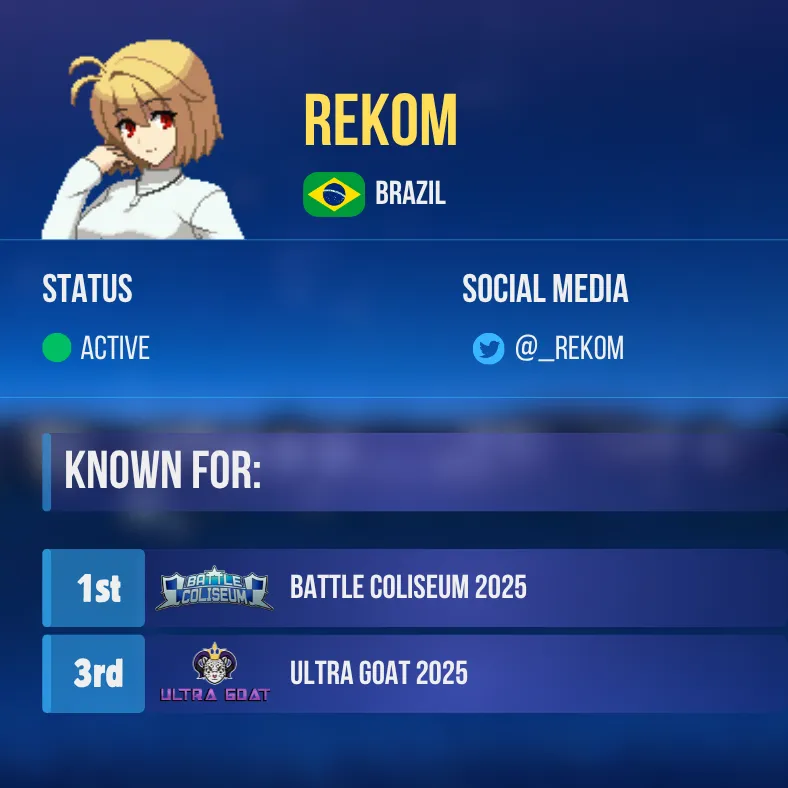788x788 pixels.
Task: Click the Twitter bird icon
Action: (488, 348)
